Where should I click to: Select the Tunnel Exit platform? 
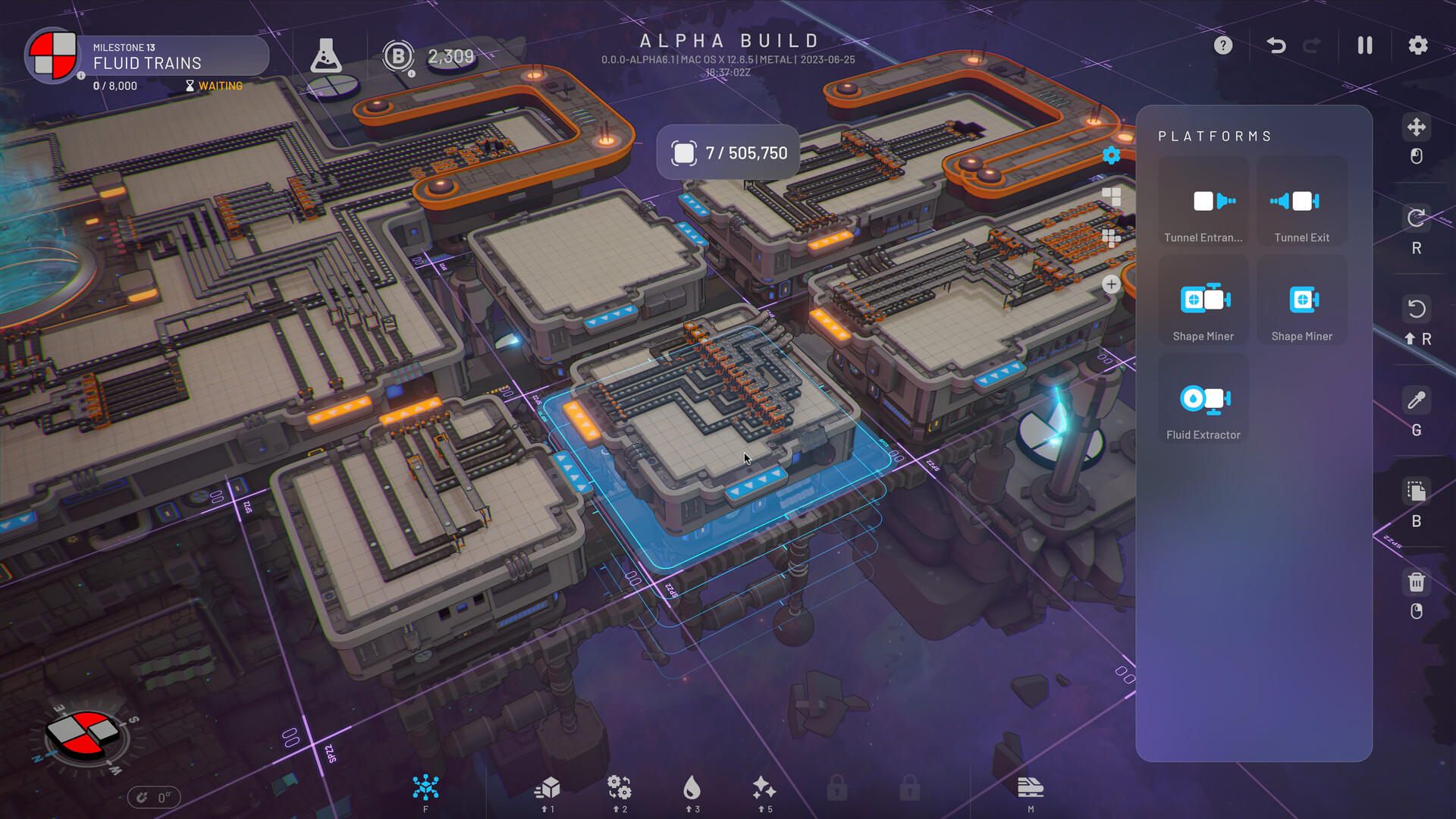tap(1301, 201)
